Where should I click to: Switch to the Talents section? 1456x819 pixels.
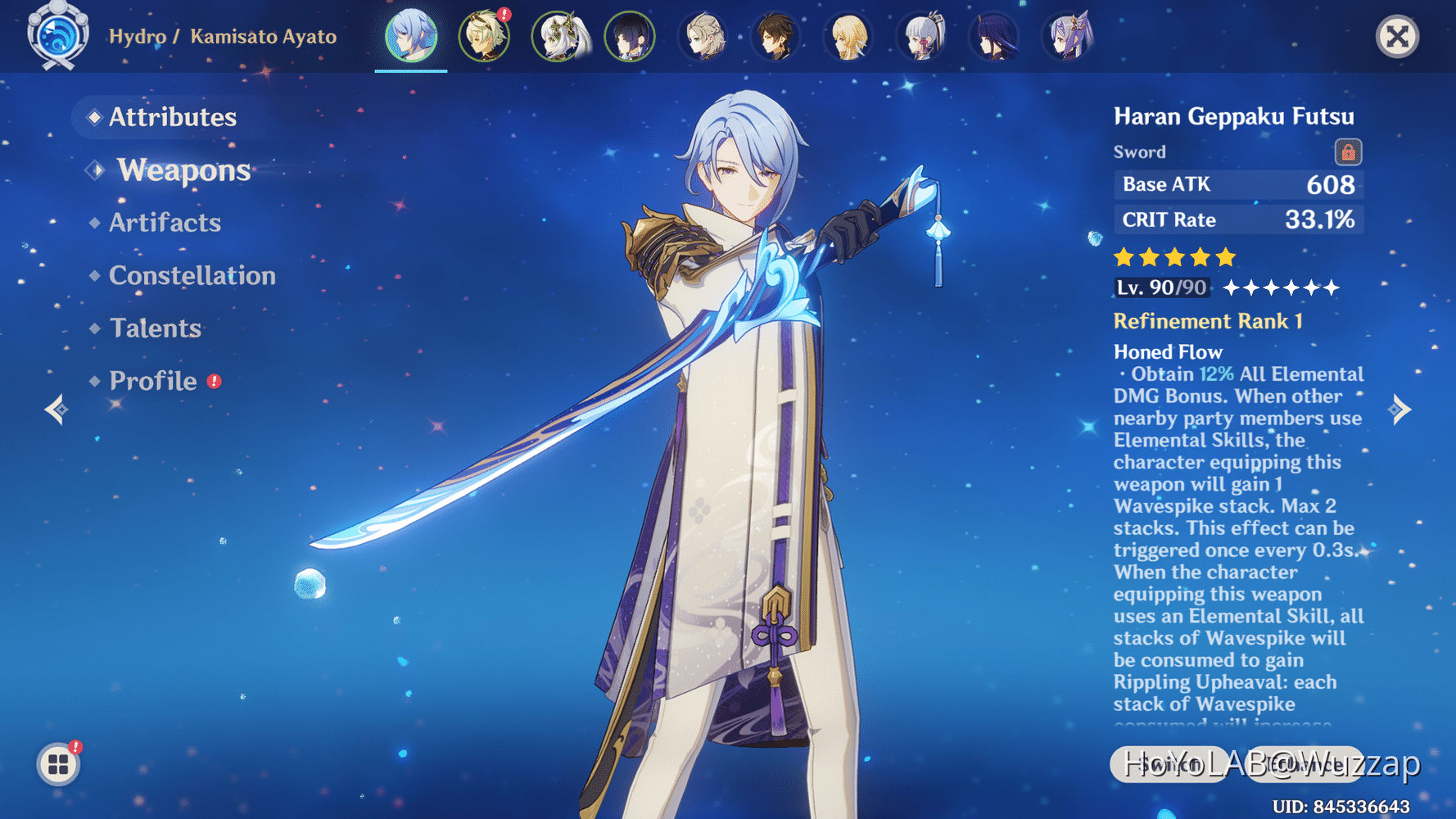point(155,328)
